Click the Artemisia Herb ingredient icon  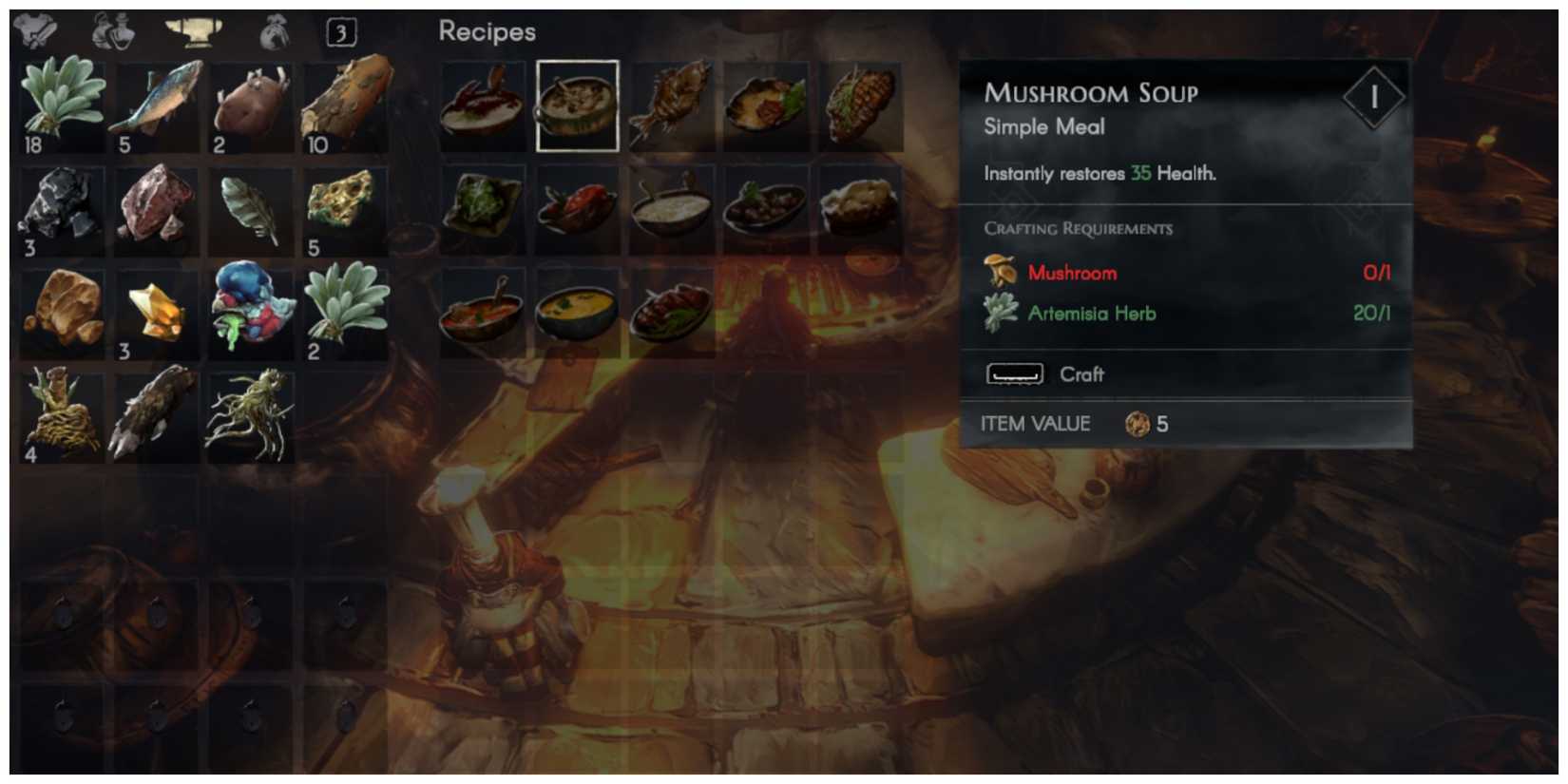click(x=1000, y=313)
